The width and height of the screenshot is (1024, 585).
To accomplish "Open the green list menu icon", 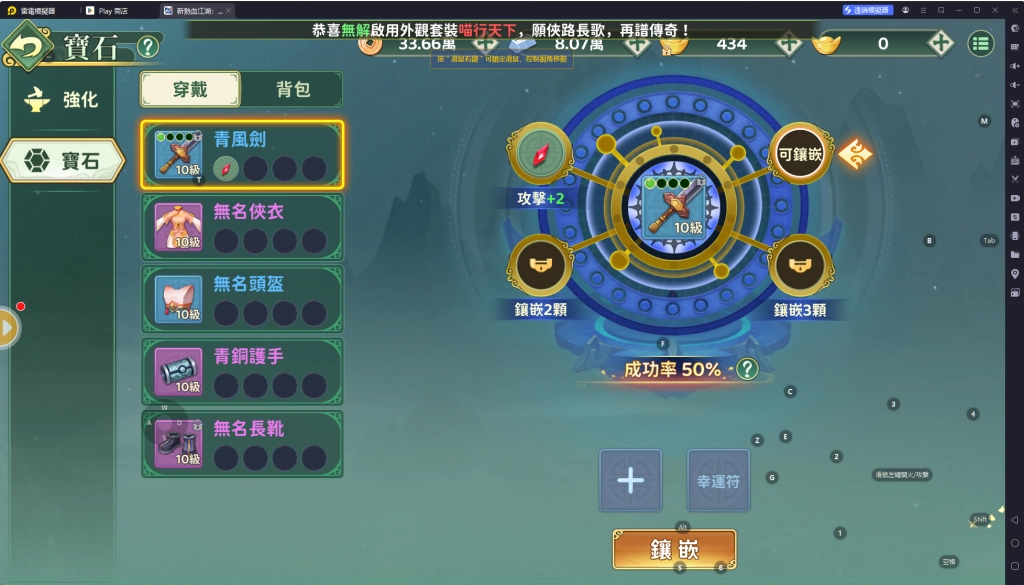I will pos(980,44).
